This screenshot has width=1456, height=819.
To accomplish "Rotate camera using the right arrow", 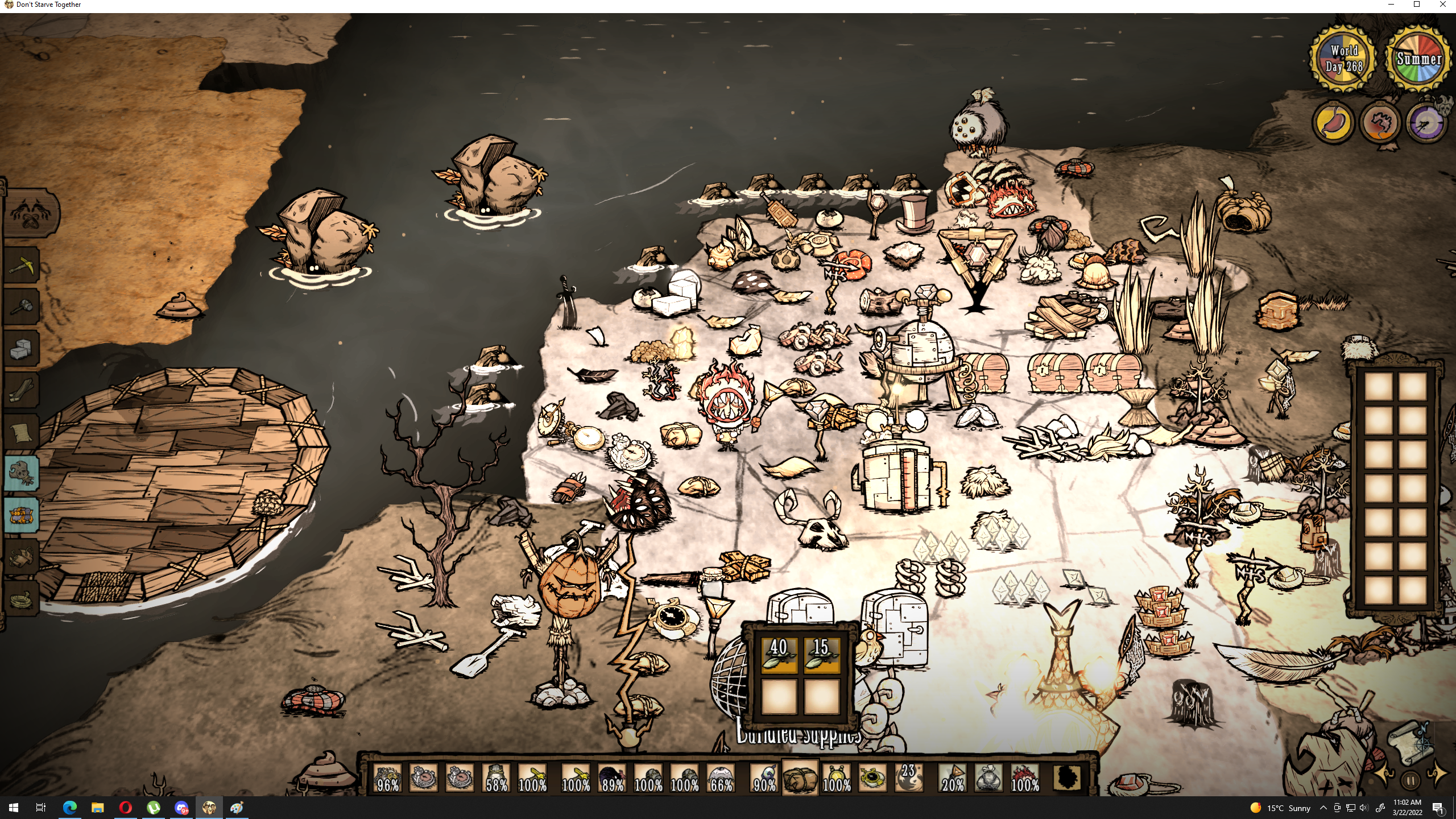I will 1437,775.
